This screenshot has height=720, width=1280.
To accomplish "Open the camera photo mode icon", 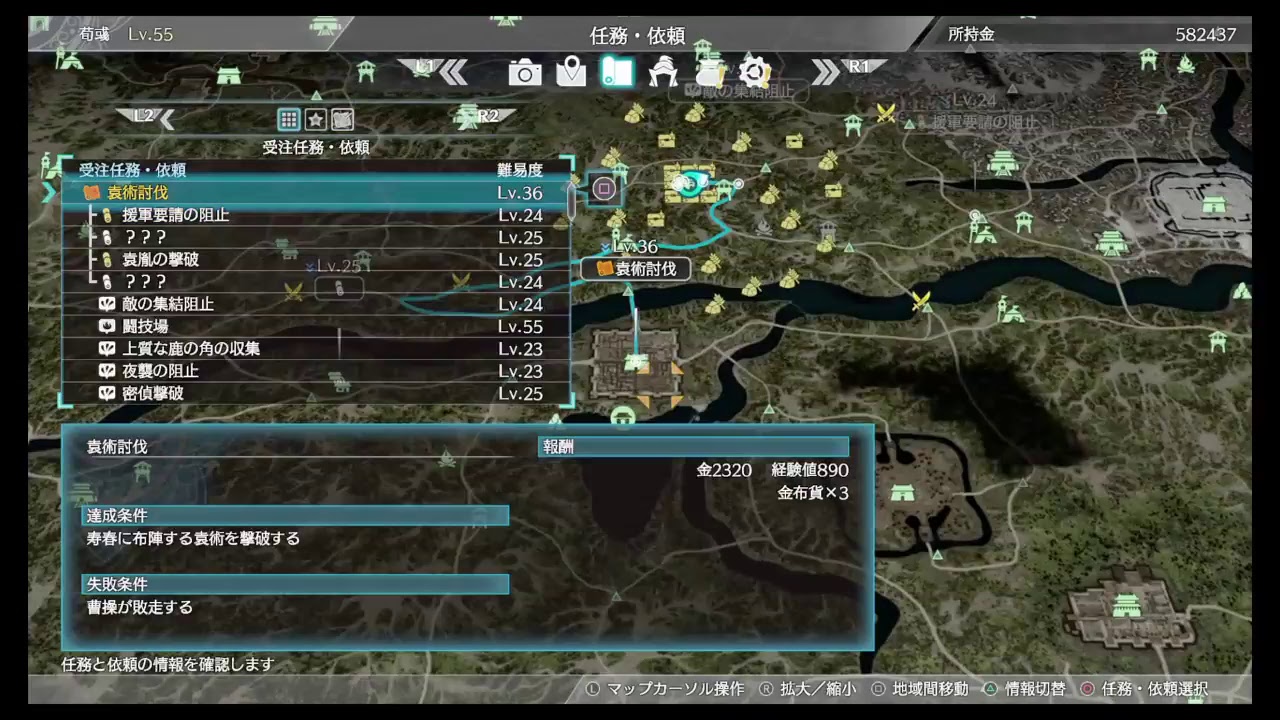I will tap(524, 72).
